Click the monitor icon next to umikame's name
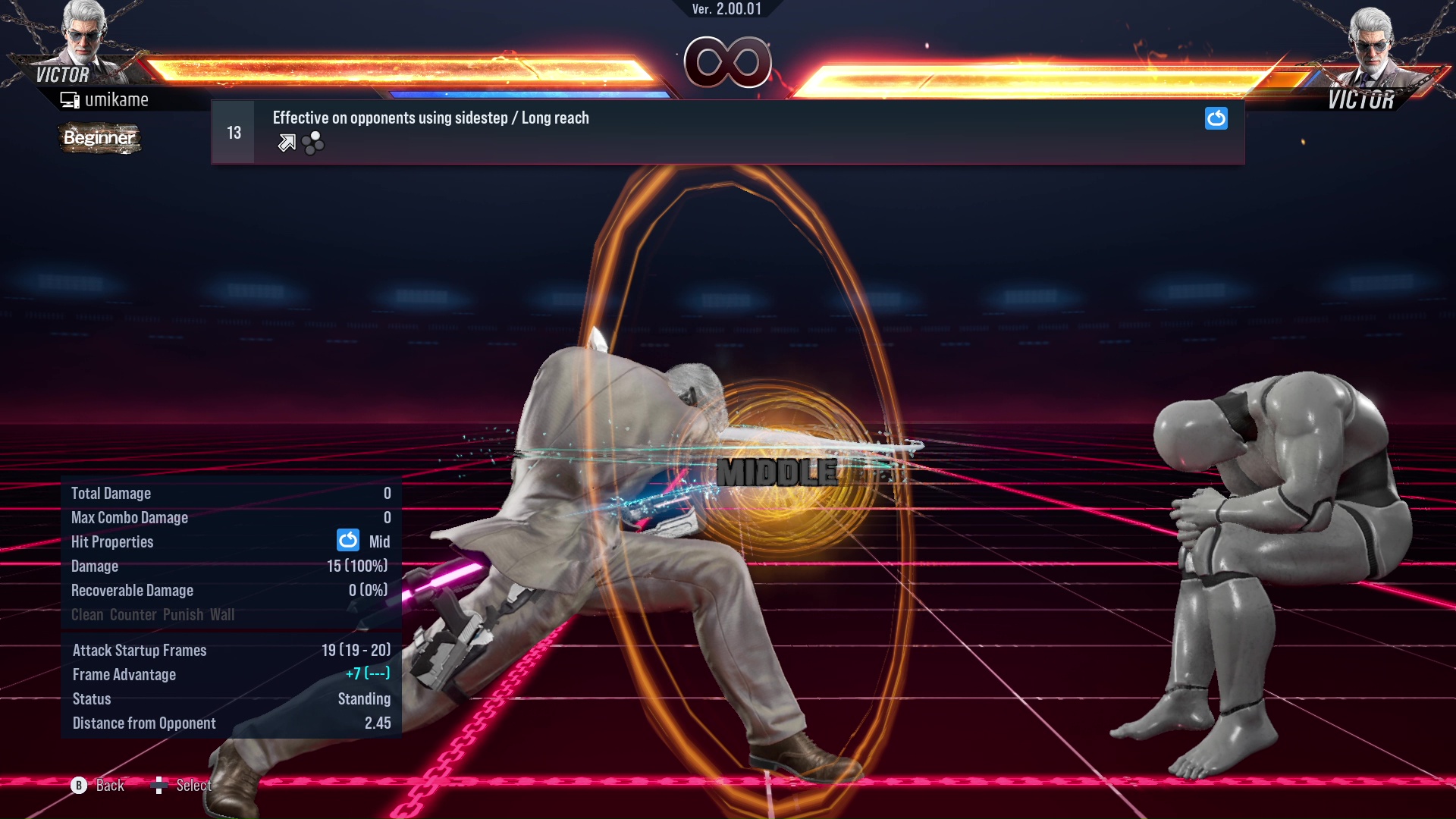Screen dimensions: 1456x819 tap(71, 99)
